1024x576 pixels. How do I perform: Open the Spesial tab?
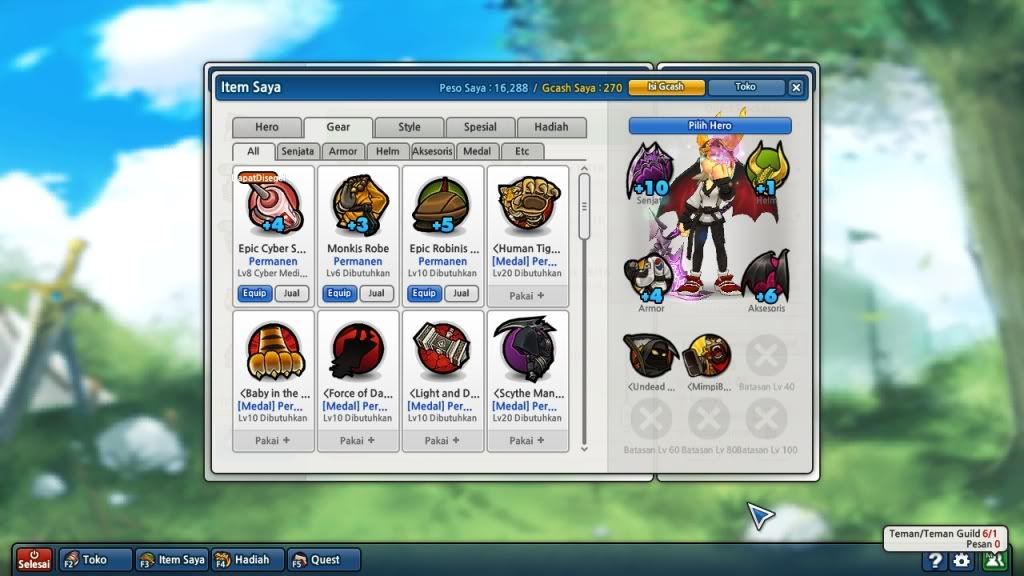480,127
